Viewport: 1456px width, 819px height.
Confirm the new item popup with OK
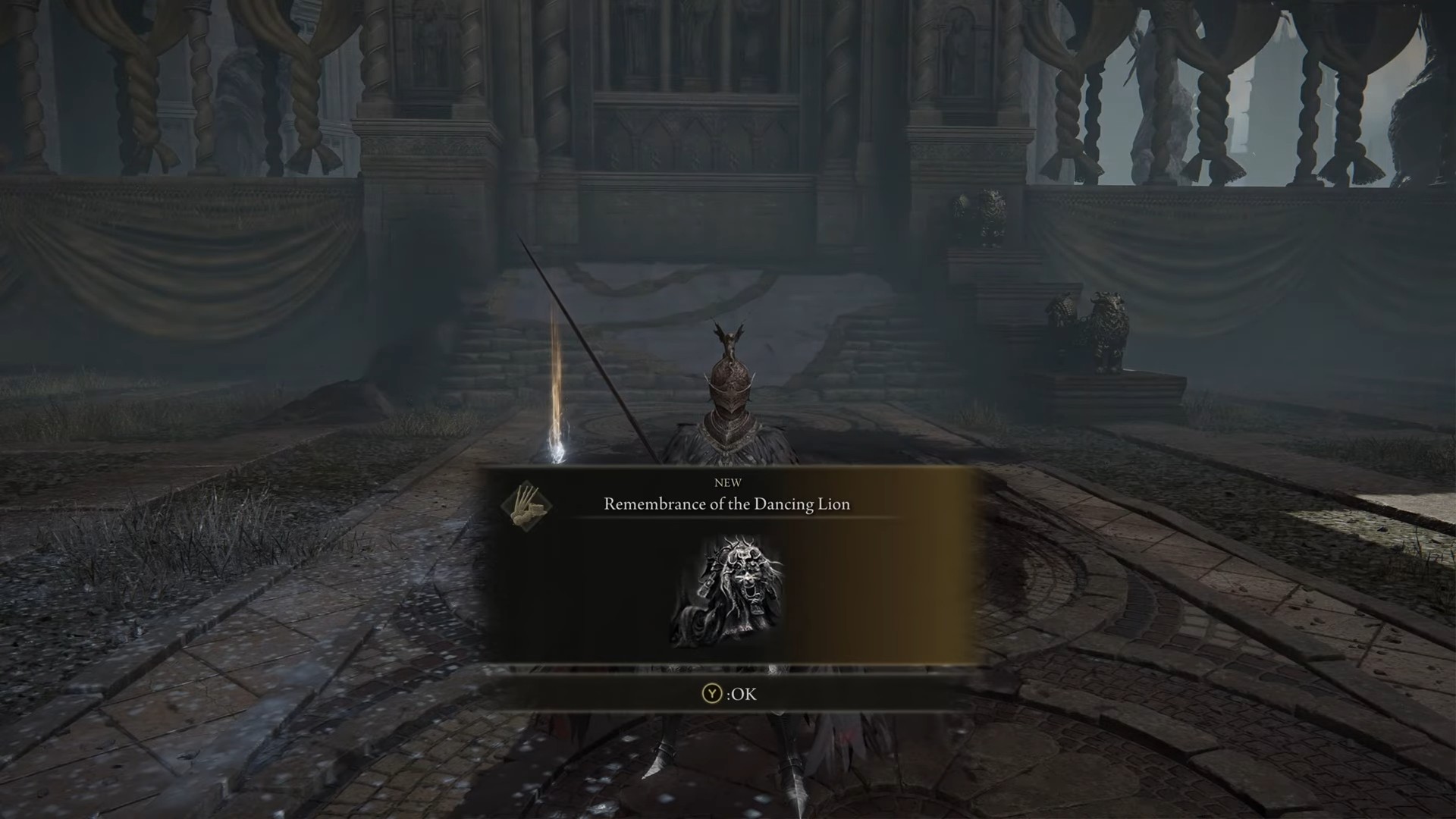(729, 694)
